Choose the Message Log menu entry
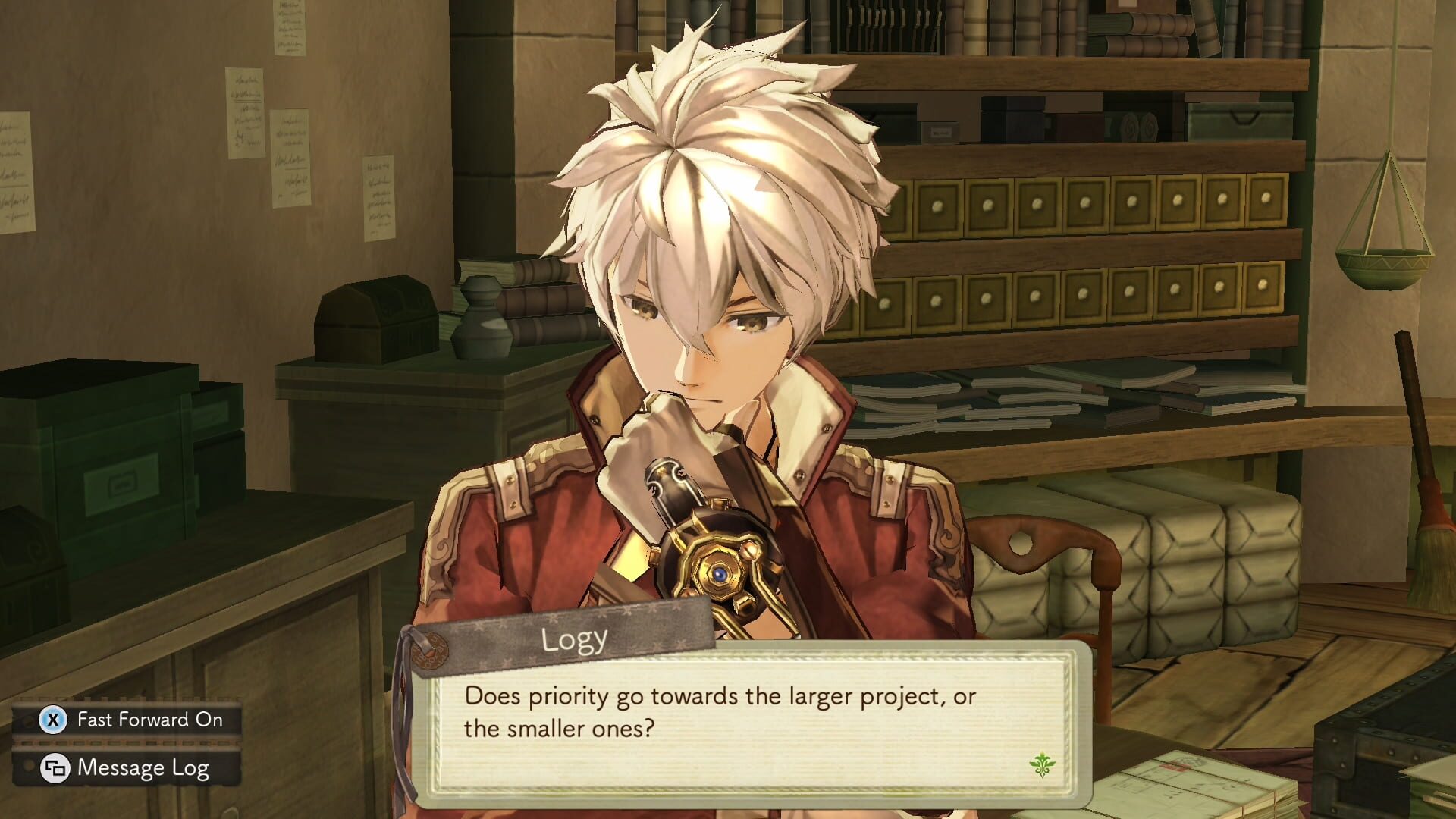 (x=144, y=770)
